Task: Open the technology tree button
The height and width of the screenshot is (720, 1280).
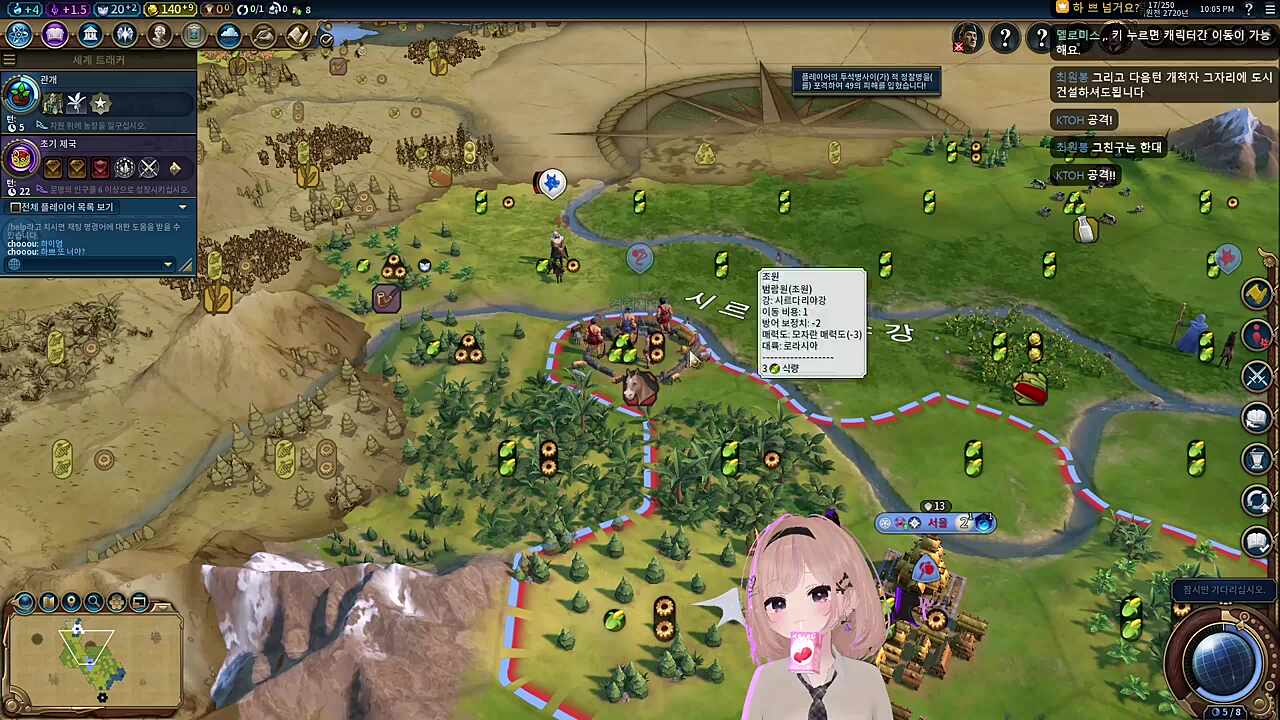Action: pyautogui.click(x=19, y=35)
